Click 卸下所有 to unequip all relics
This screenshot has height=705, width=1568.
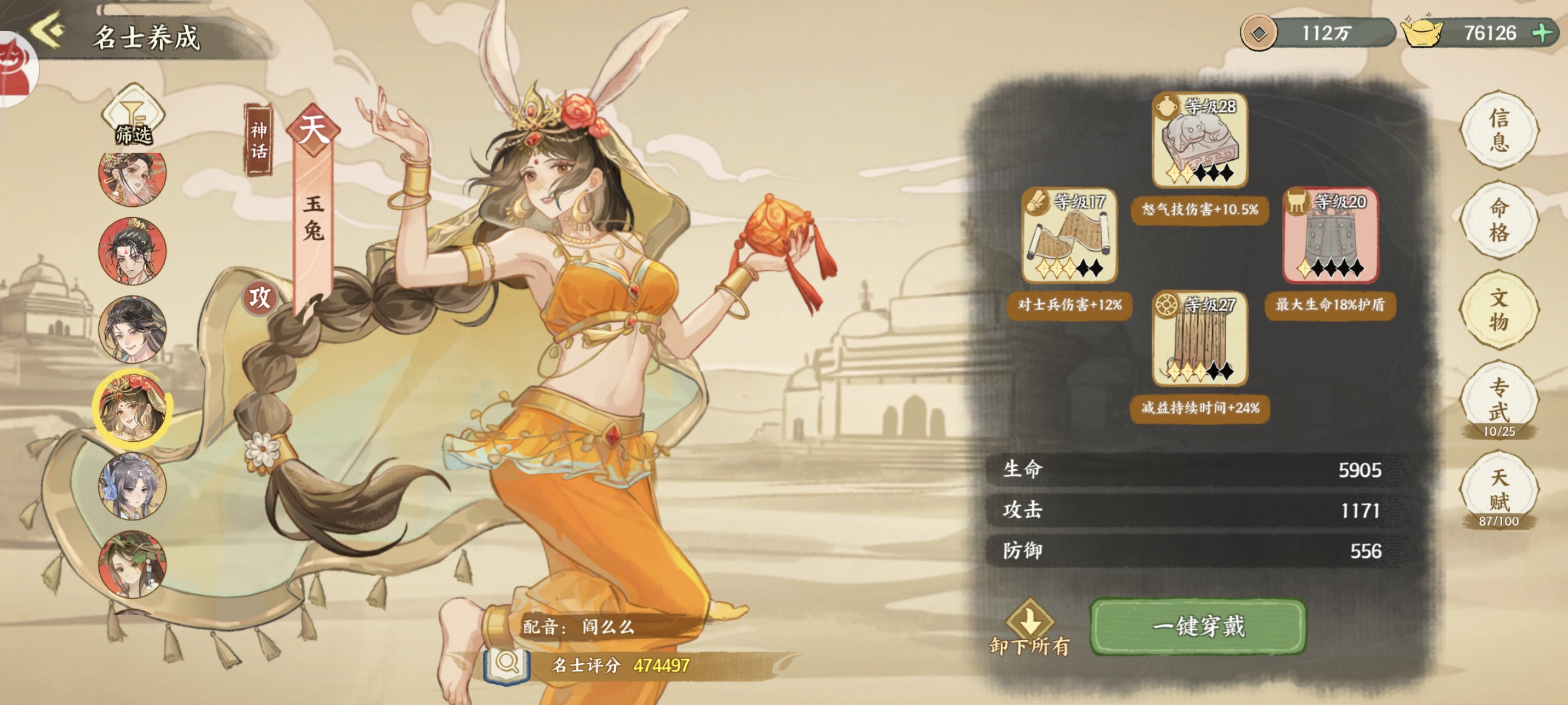(x=1029, y=628)
